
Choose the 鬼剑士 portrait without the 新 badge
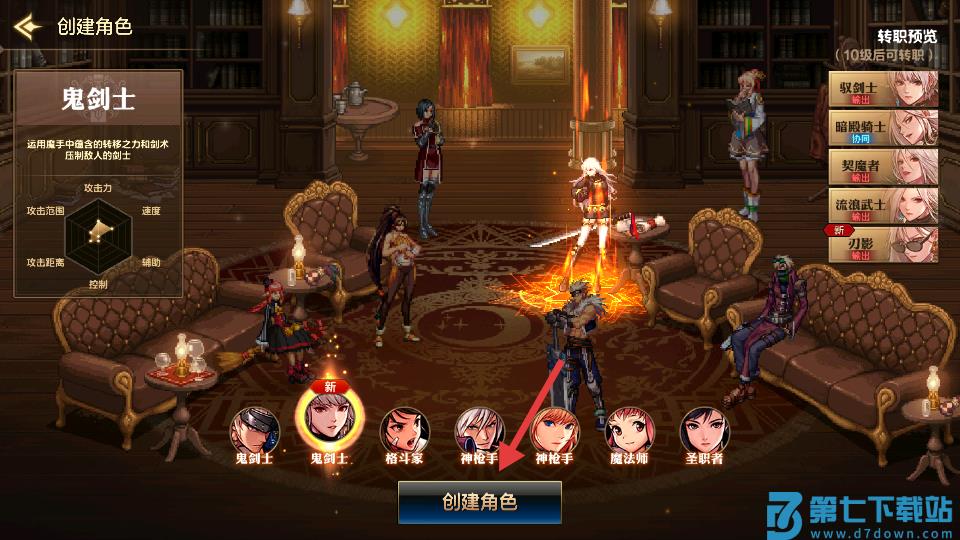pyautogui.click(x=254, y=429)
